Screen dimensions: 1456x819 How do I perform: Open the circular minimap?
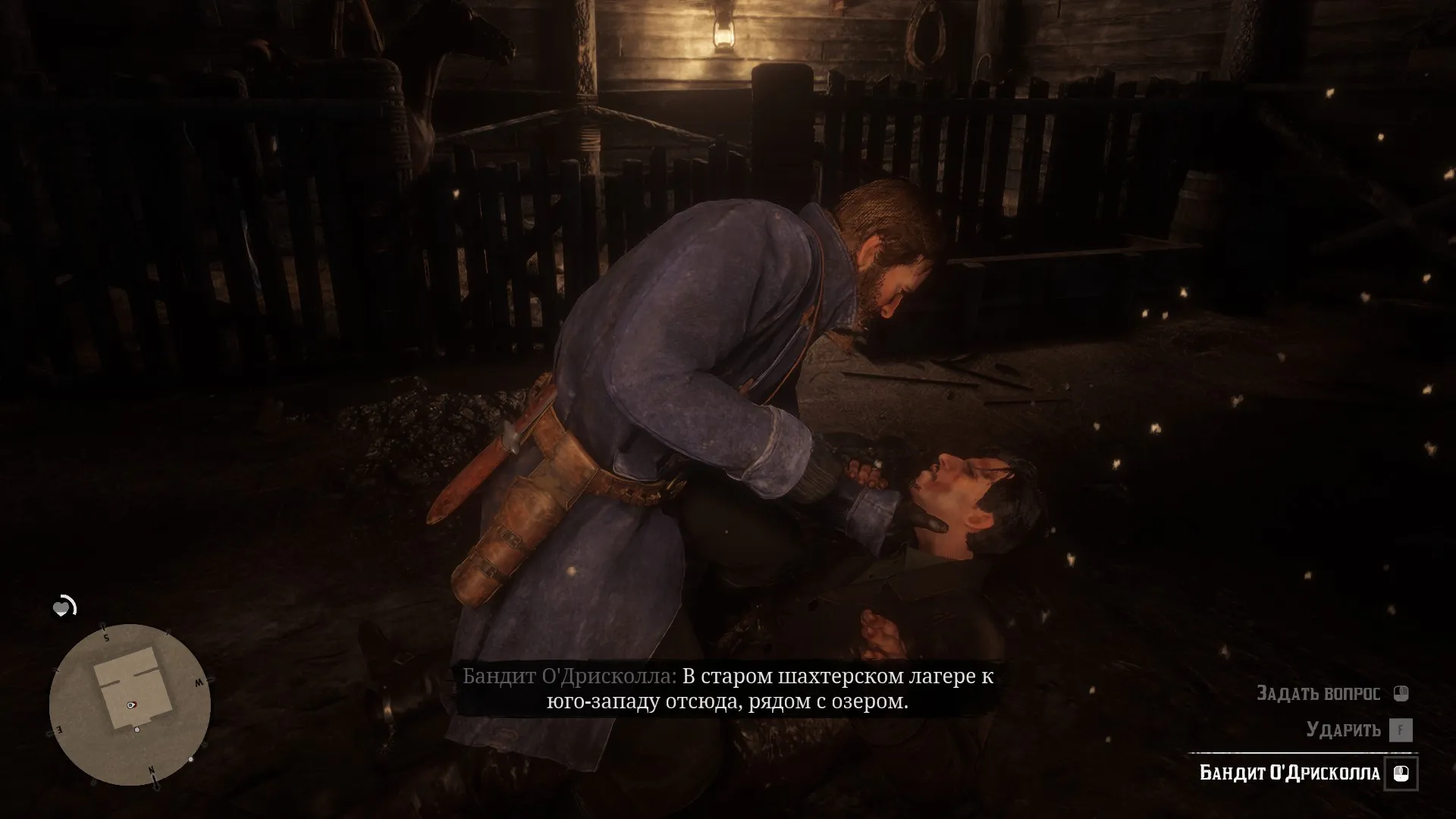[x=130, y=704]
